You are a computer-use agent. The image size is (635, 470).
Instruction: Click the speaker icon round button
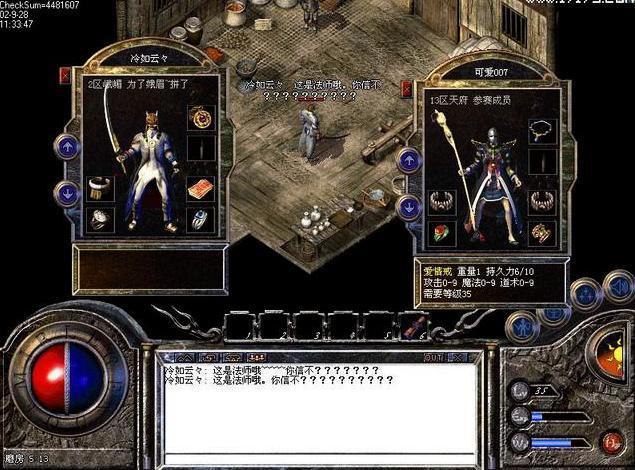(618, 289)
